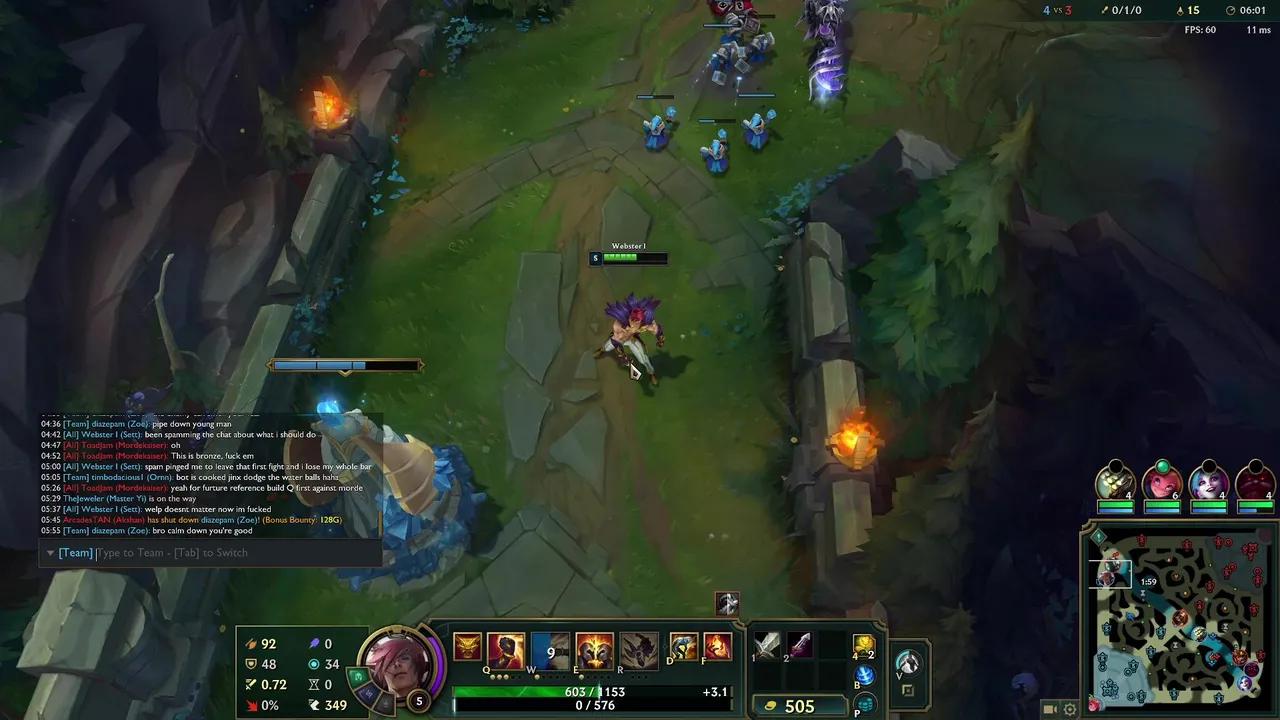Click the W ability showing cooldown 9

(x=548, y=647)
